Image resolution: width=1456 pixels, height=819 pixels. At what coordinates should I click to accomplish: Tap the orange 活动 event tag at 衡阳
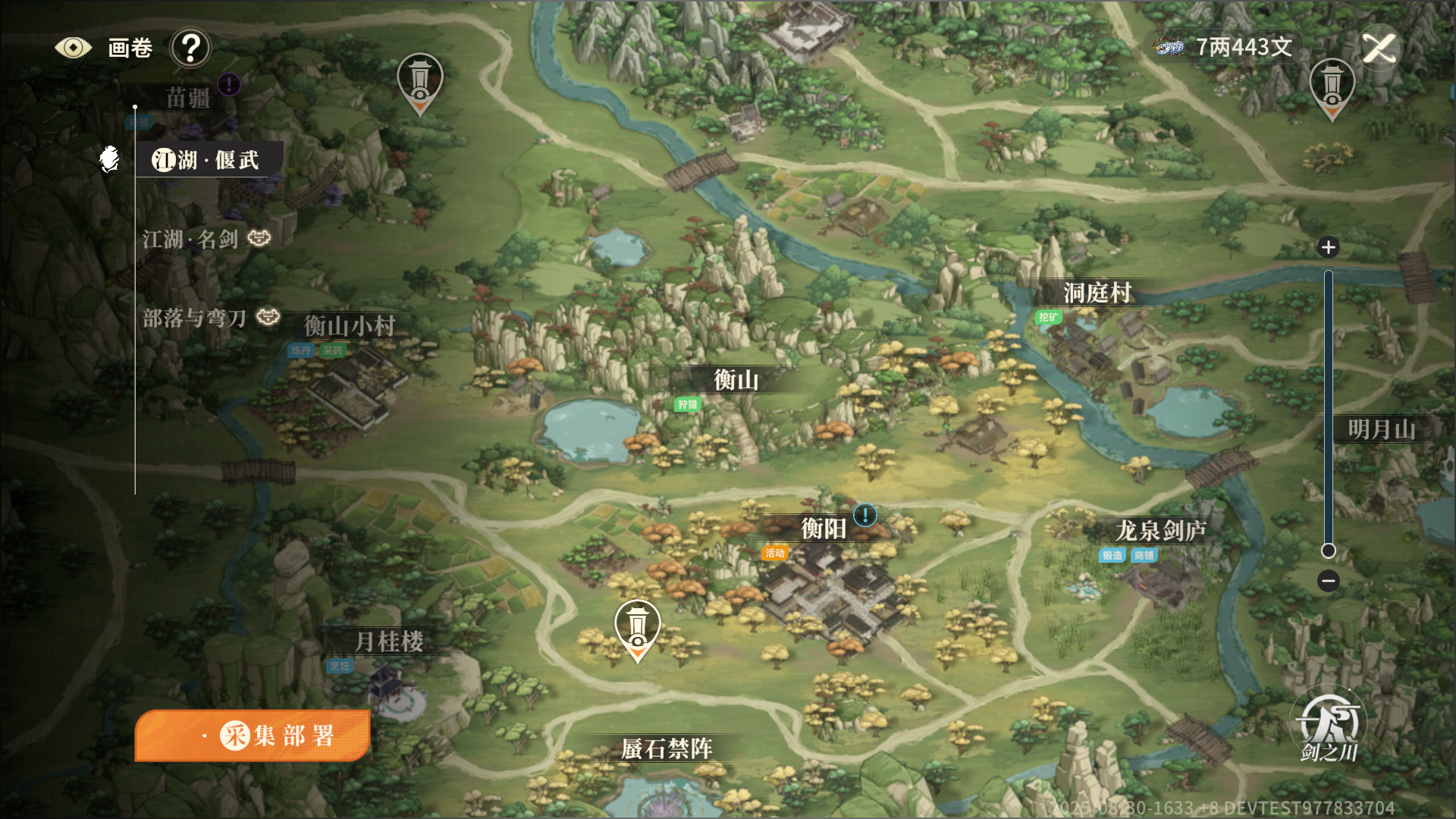(x=775, y=554)
